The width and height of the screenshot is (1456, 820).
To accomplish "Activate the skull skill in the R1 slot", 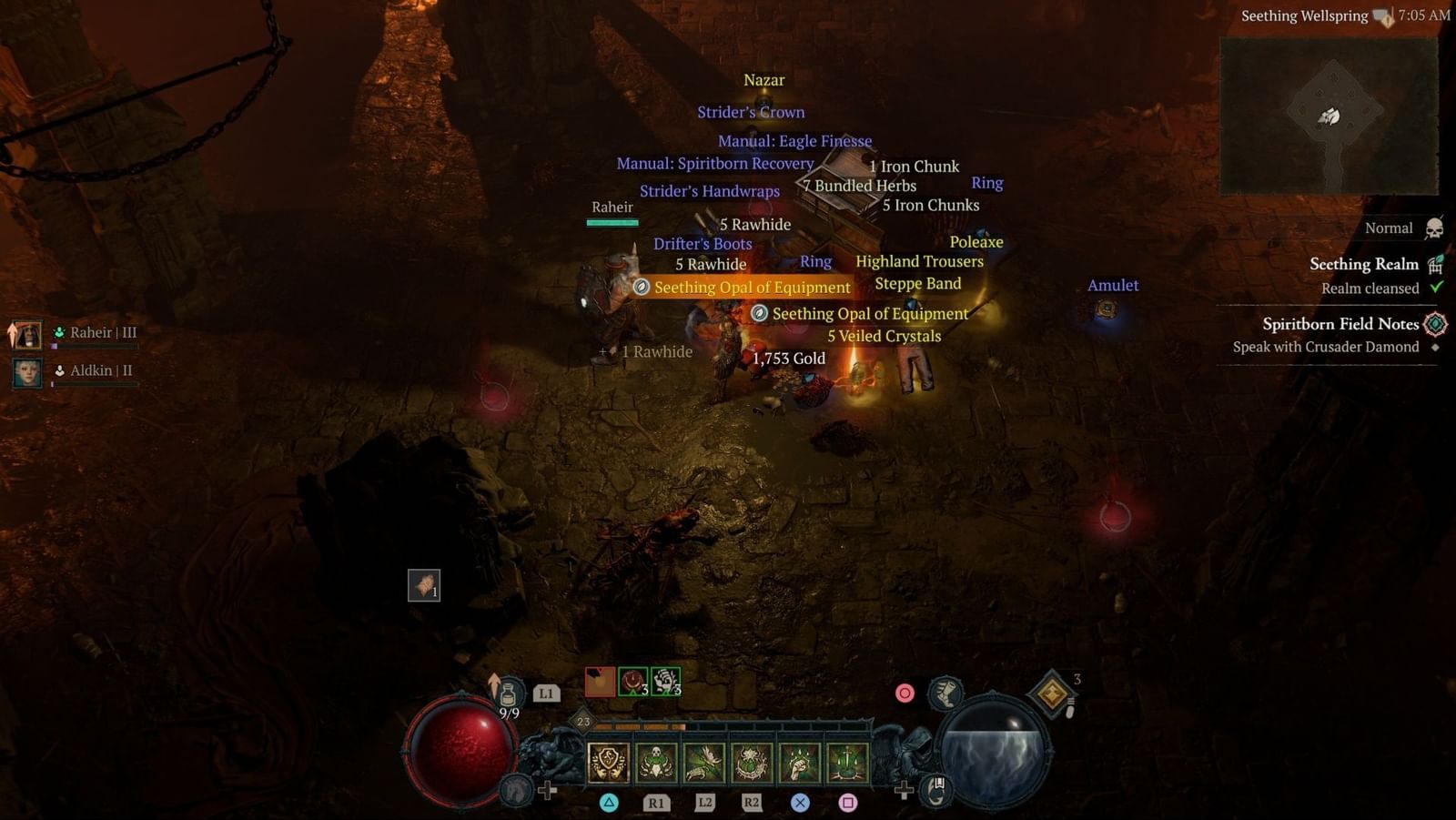I will click(x=655, y=763).
